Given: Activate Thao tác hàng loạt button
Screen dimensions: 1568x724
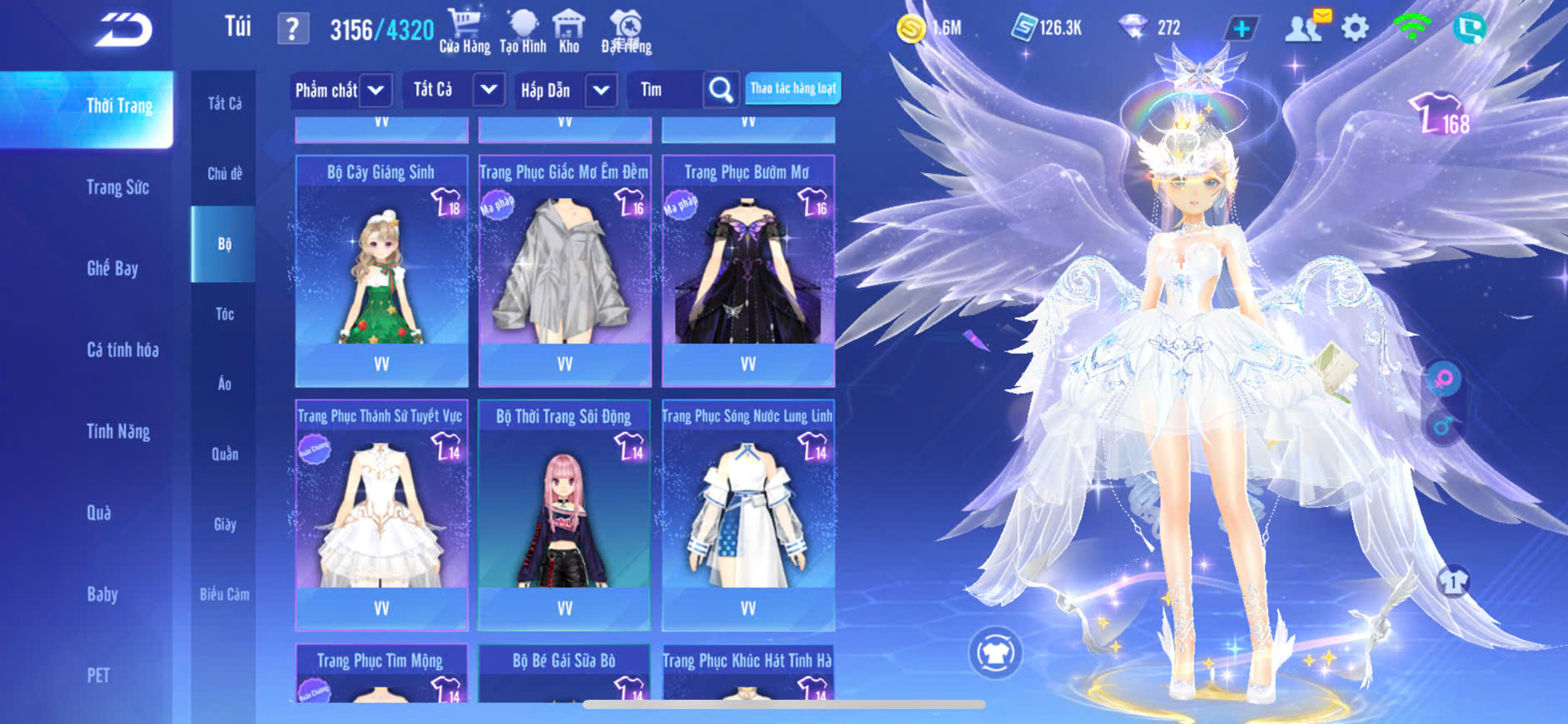Looking at the screenshot, I should pos(793,88).
